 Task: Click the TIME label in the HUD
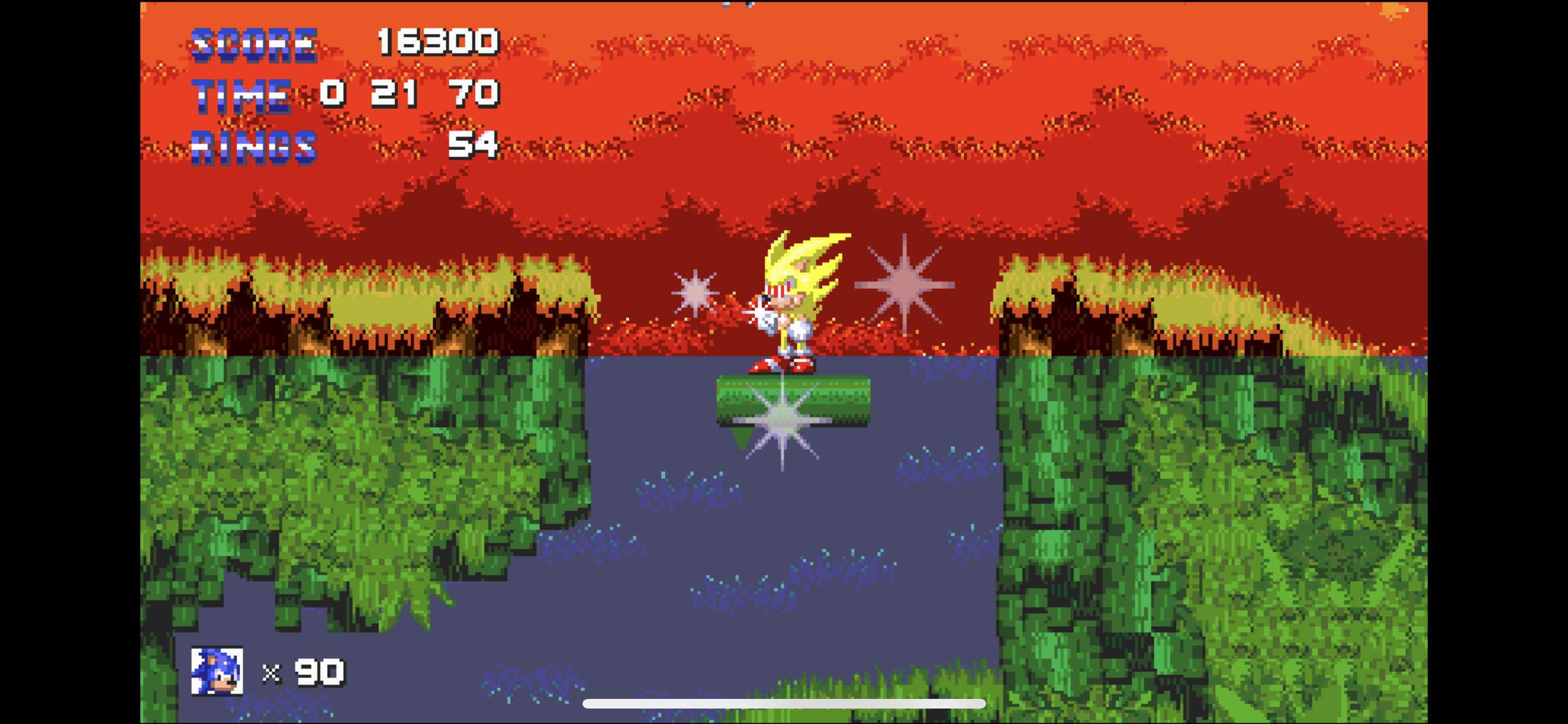click(x=240, y=95)
